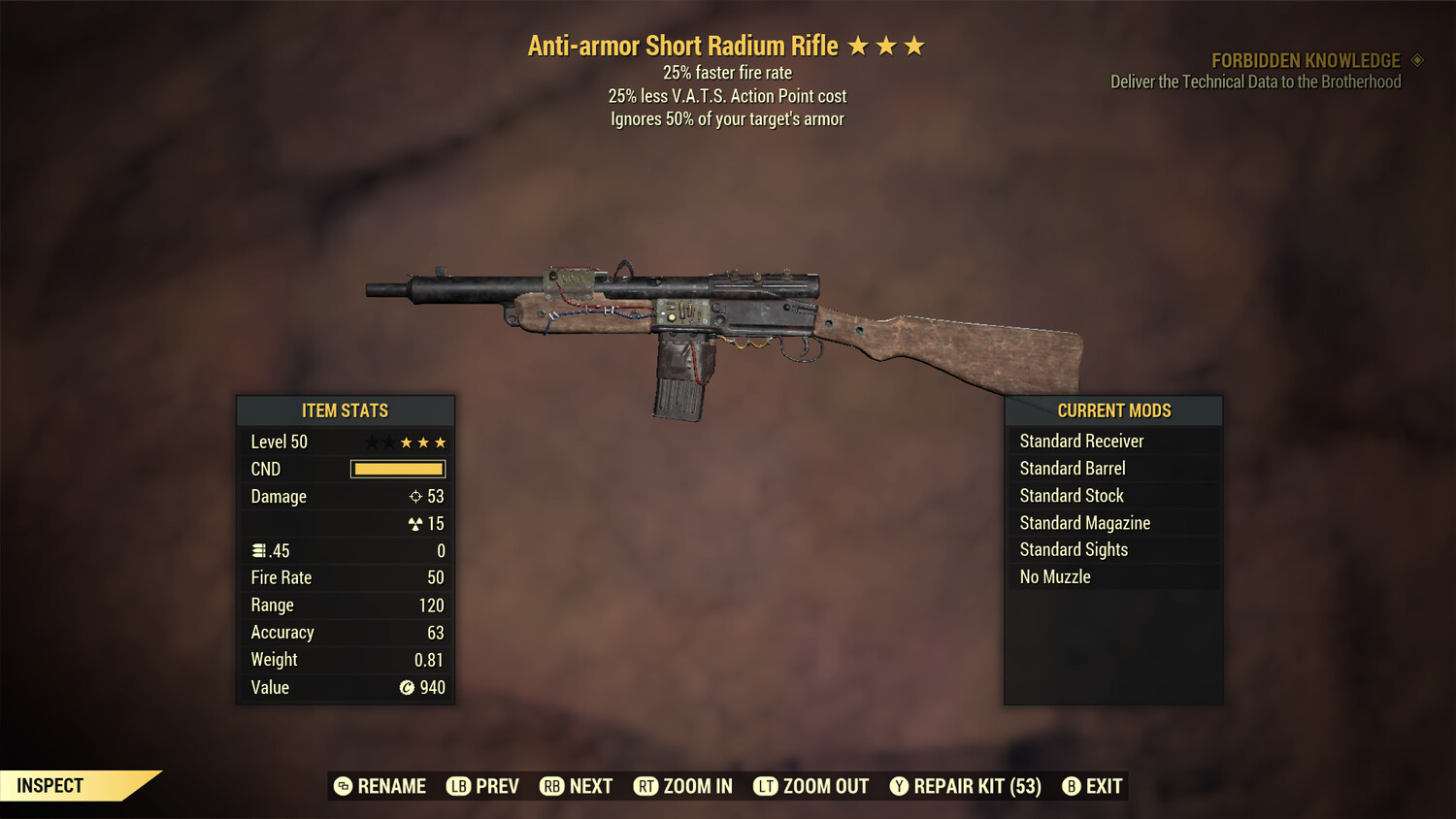Image resolution: width=1456 pixels, height=819 pixels.
Task: Toggle a dimmed star in the Level 50 row
Action: (371, 442)
